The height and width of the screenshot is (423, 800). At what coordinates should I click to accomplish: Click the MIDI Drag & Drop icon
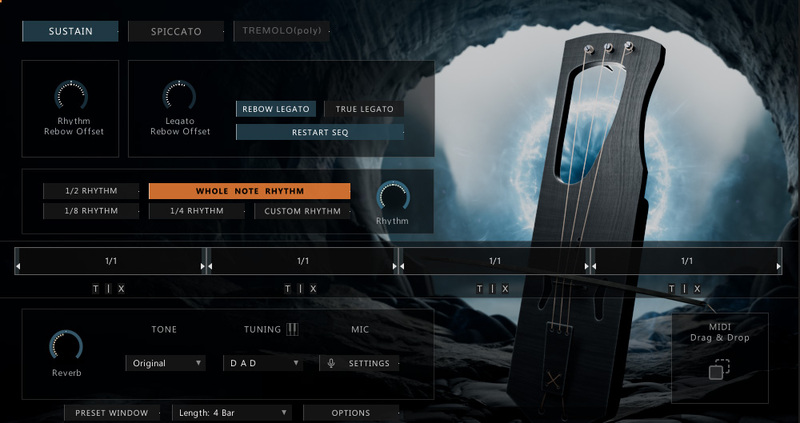[719, 369]
